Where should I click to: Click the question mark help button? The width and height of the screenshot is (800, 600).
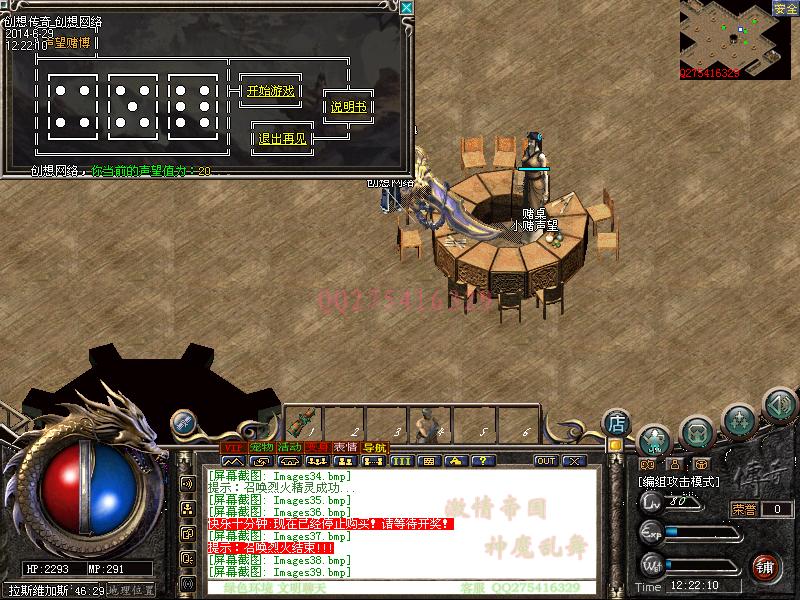(x=484, y=461)
